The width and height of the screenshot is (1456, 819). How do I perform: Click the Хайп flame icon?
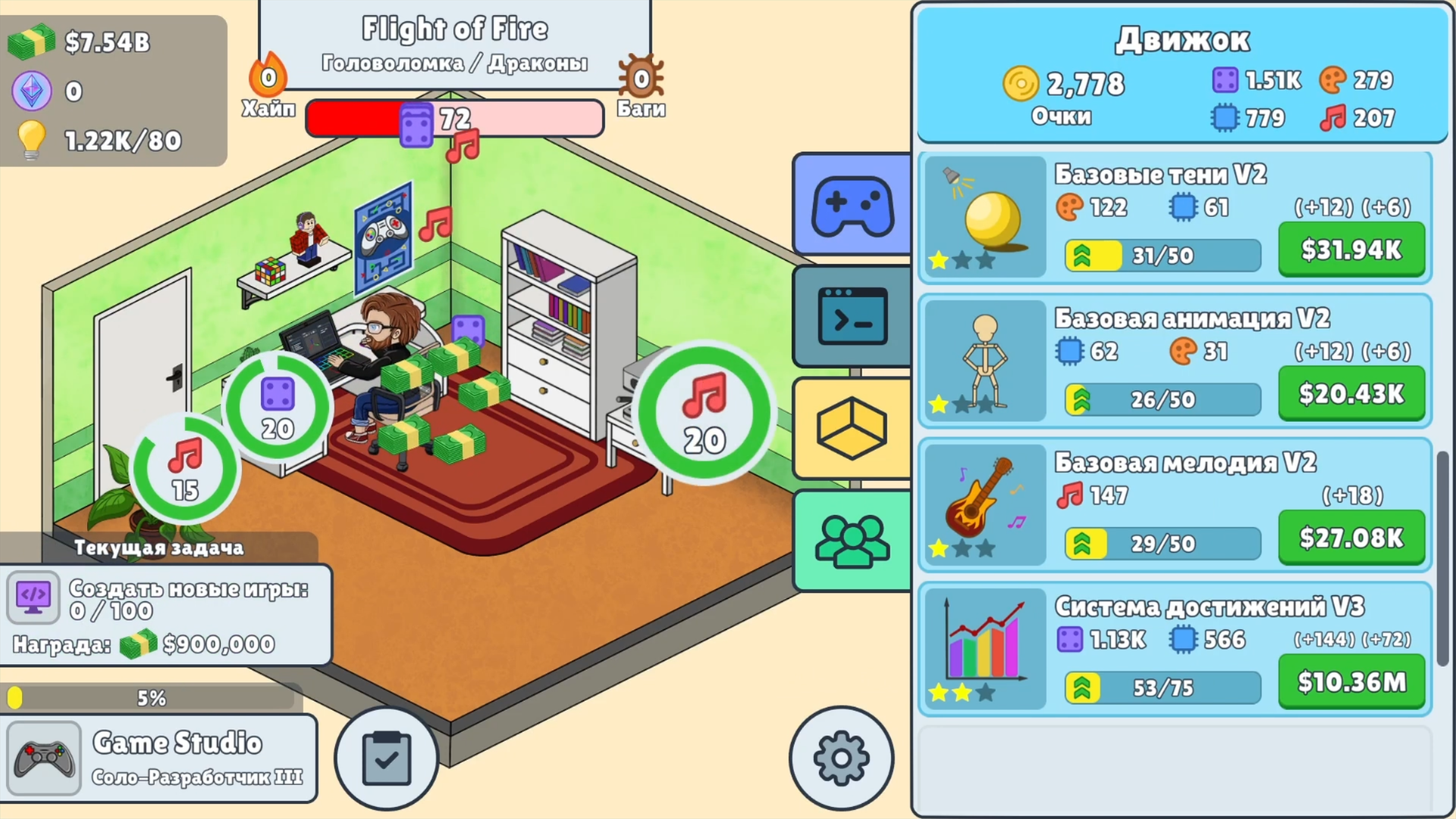(x=267, y=76)
